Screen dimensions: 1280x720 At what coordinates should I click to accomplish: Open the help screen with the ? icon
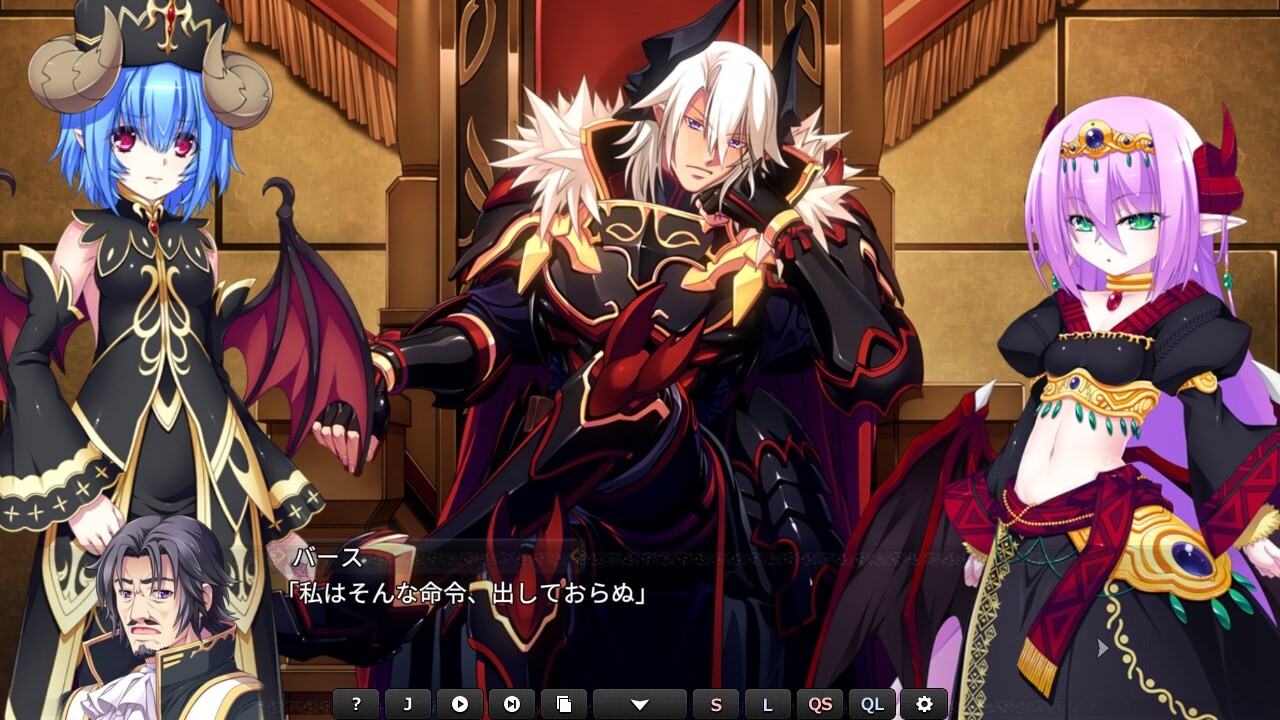click(358, 703)
